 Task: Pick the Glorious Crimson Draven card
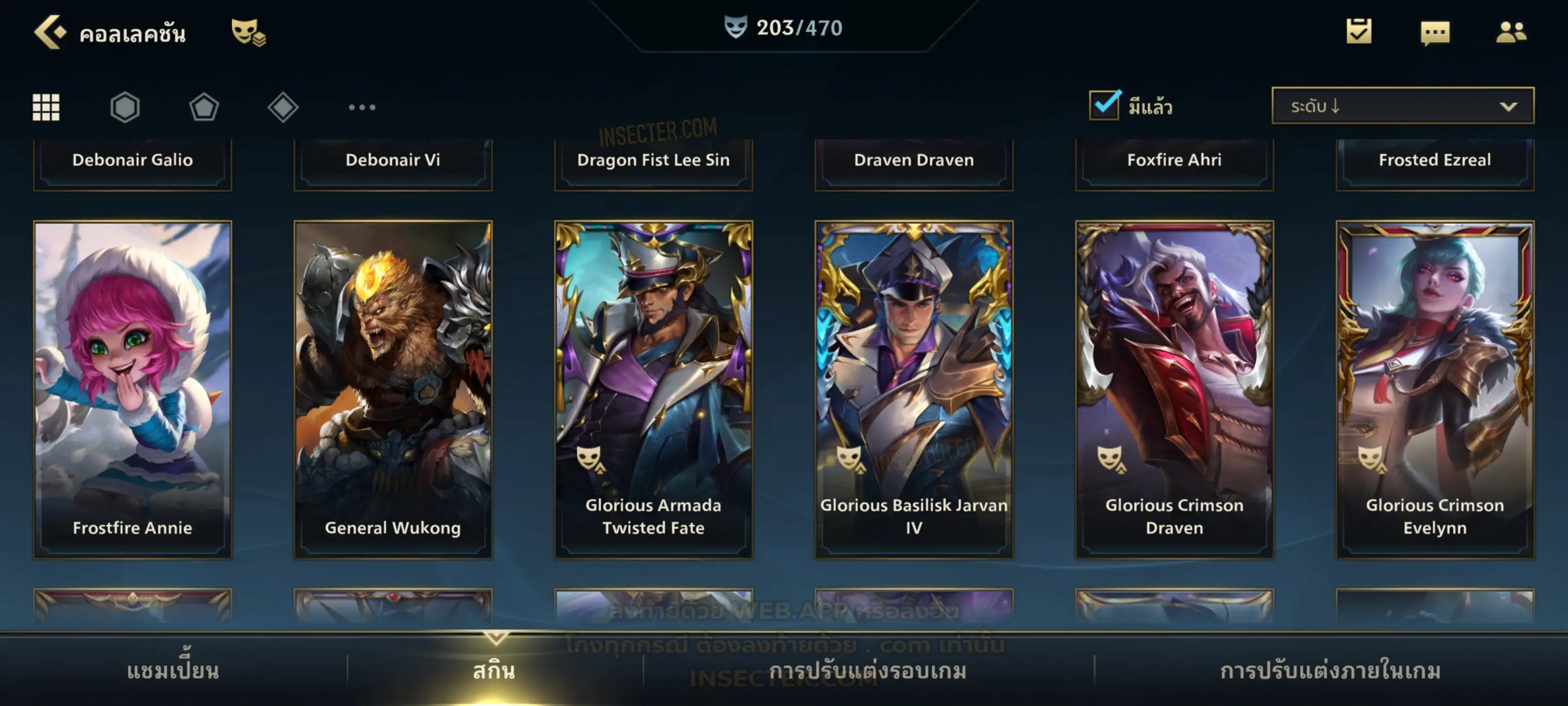tap(1174, 390)
